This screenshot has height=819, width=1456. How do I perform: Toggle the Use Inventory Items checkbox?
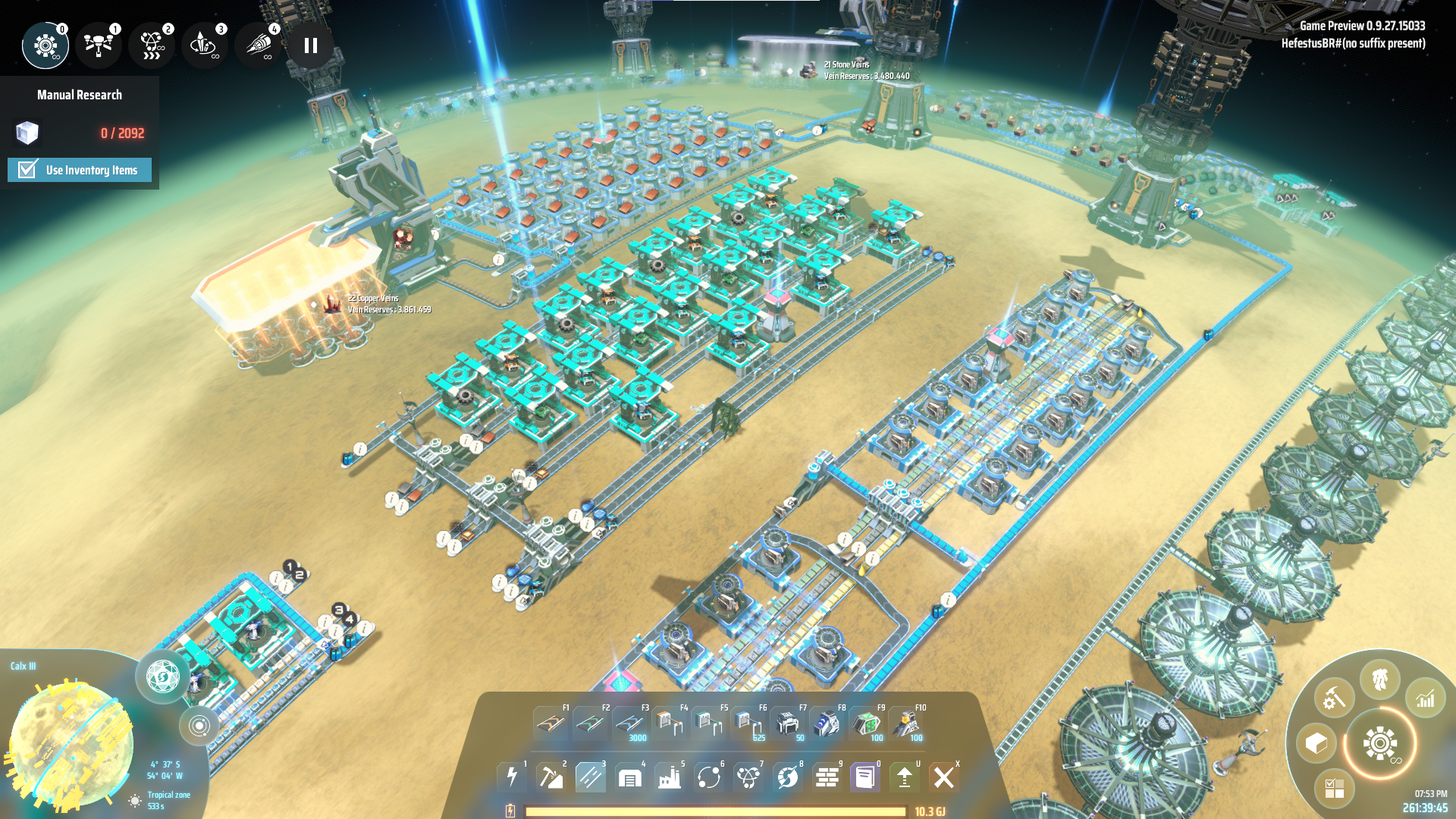click(28, 170)
